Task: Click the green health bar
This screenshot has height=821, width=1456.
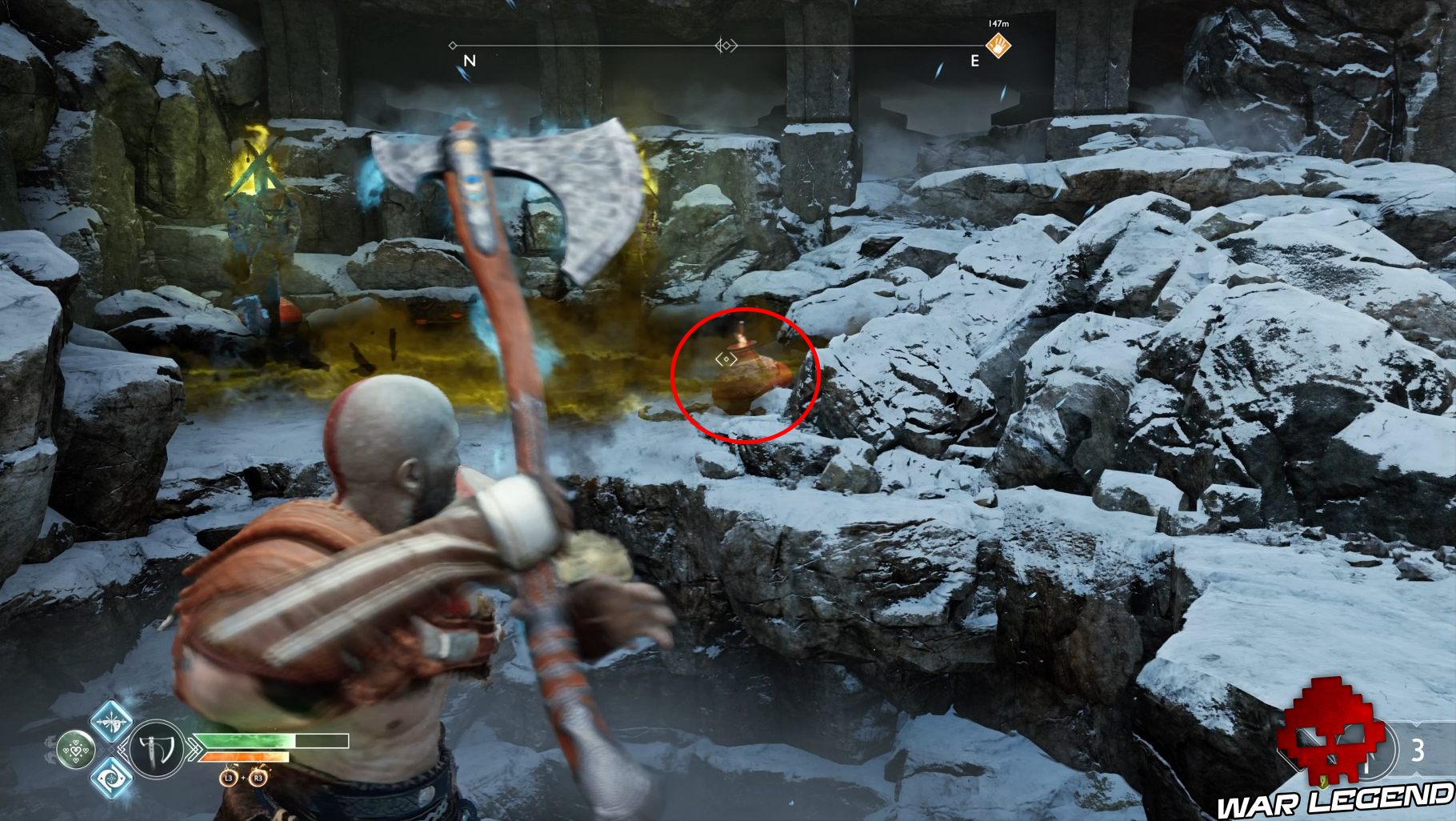Action: pos(250,741)
